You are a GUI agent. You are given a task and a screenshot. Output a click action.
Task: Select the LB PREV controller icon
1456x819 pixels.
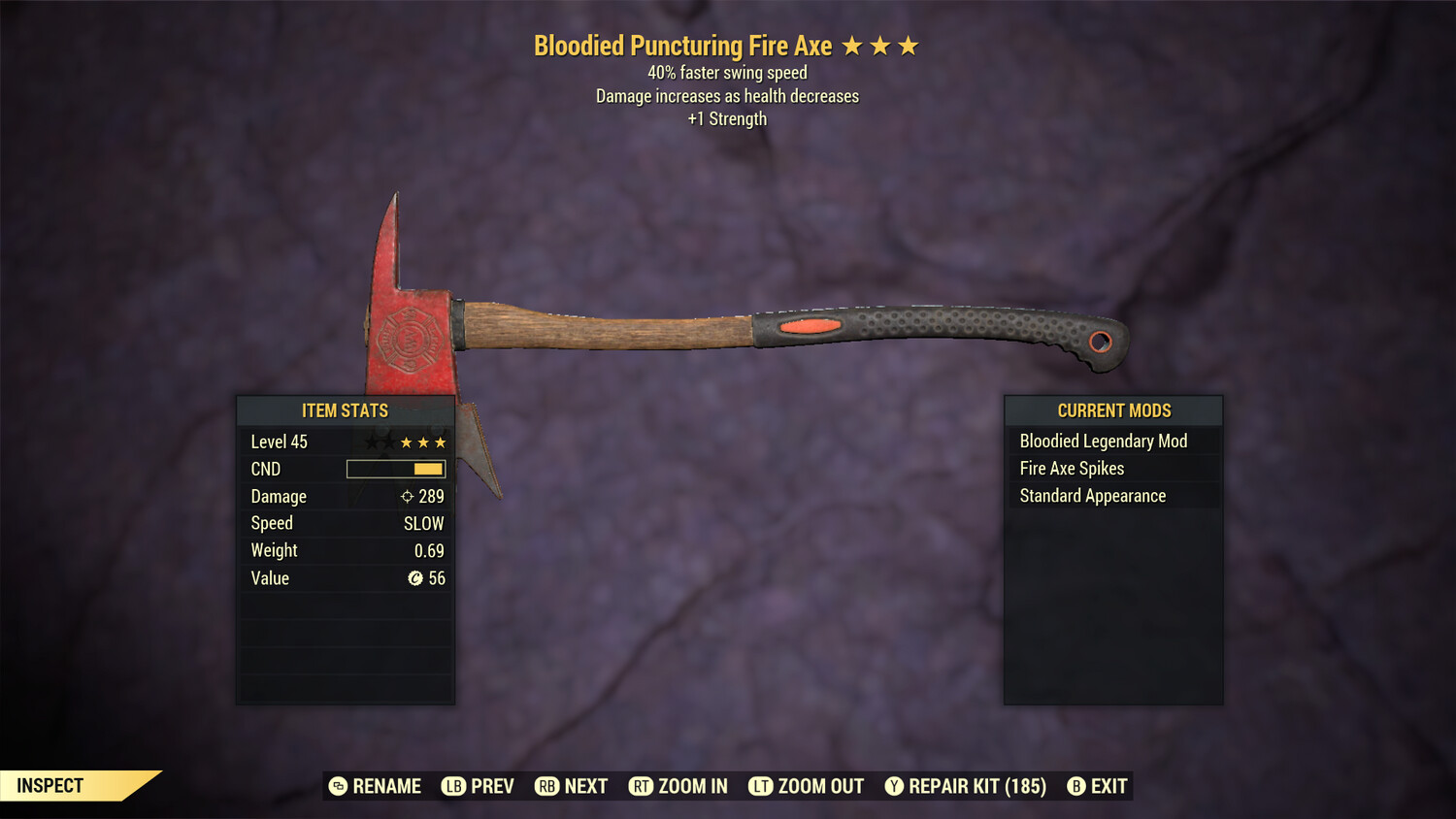pyautogui.click(x=452, y=786)
